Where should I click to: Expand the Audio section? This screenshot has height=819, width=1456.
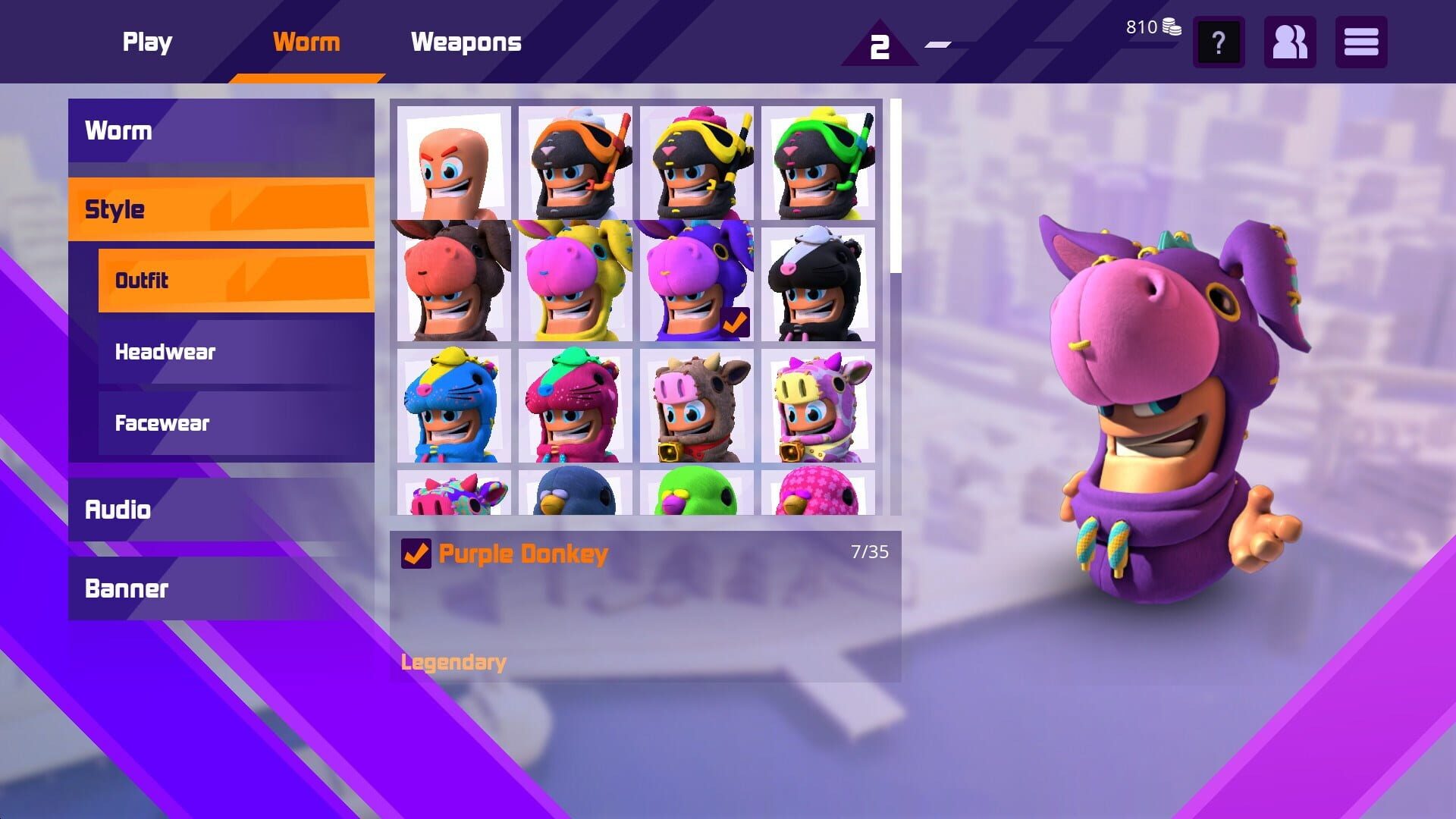[119, 510]
